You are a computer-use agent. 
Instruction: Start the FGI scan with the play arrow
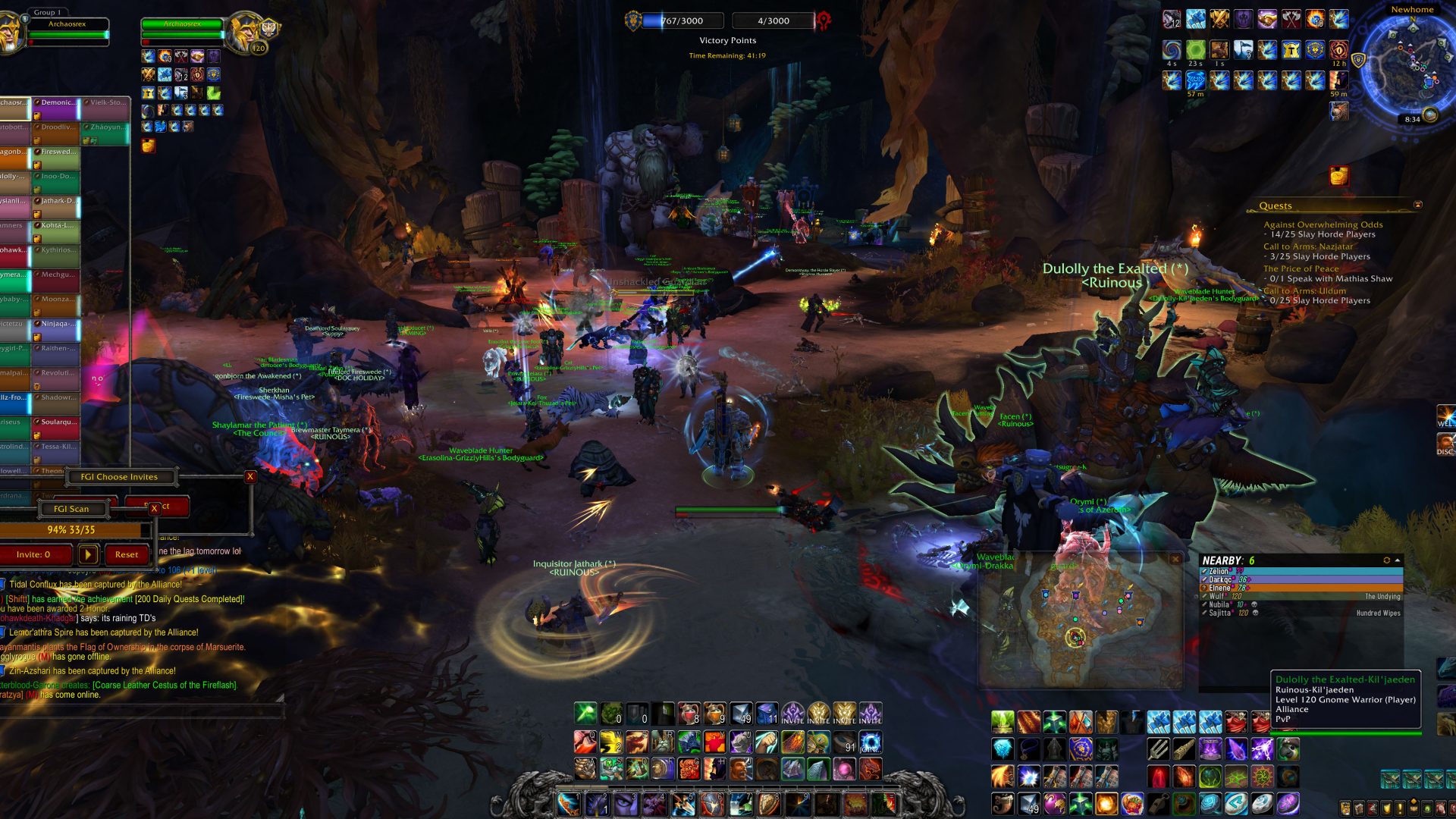88,554
